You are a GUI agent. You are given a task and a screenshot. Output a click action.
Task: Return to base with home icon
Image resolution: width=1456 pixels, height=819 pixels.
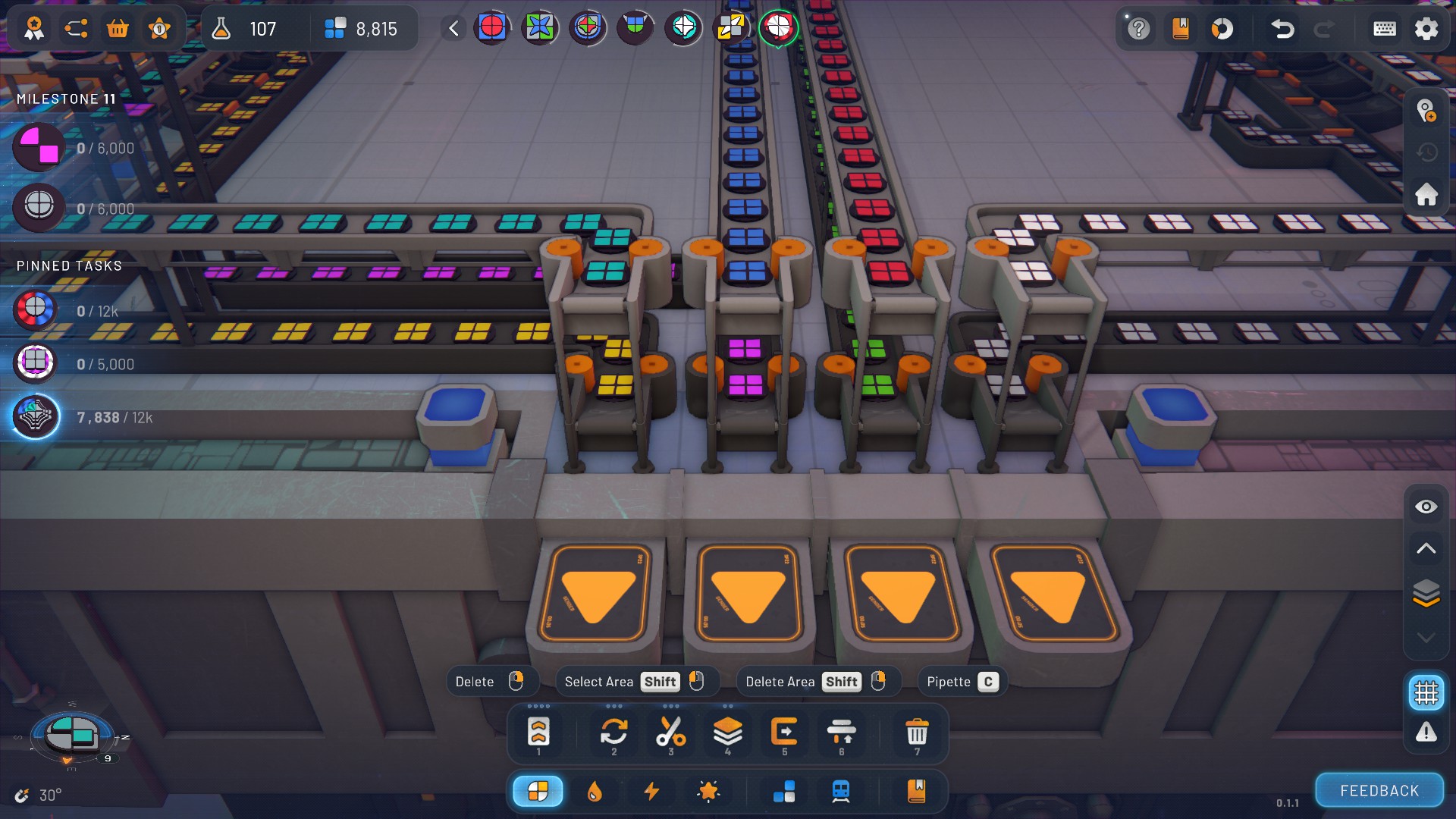point(1426,195)
